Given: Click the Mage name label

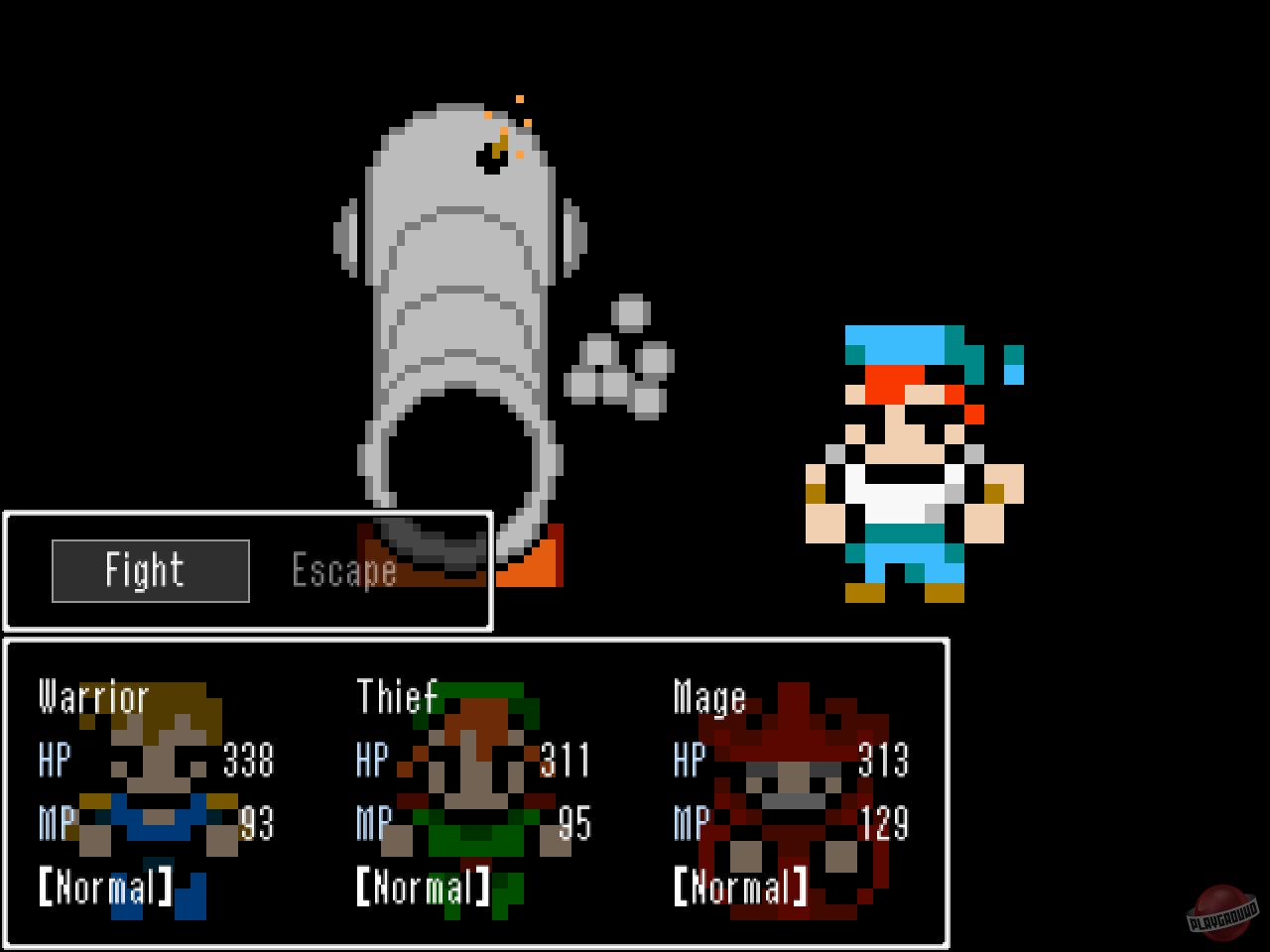Looking at the screenshot, I should (x=708, y=697).
